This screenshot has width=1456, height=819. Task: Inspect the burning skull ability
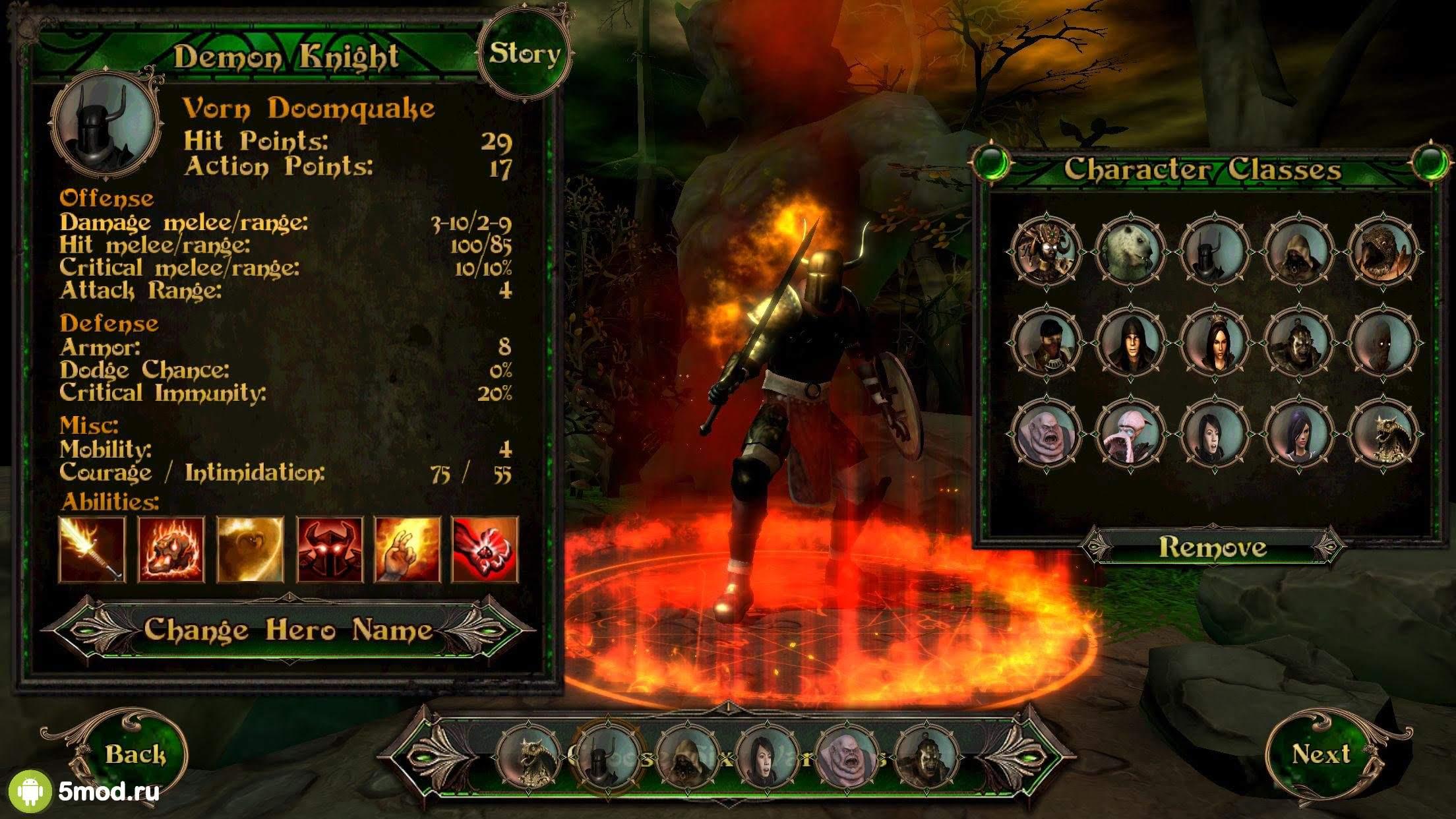(x=171, y=550)
